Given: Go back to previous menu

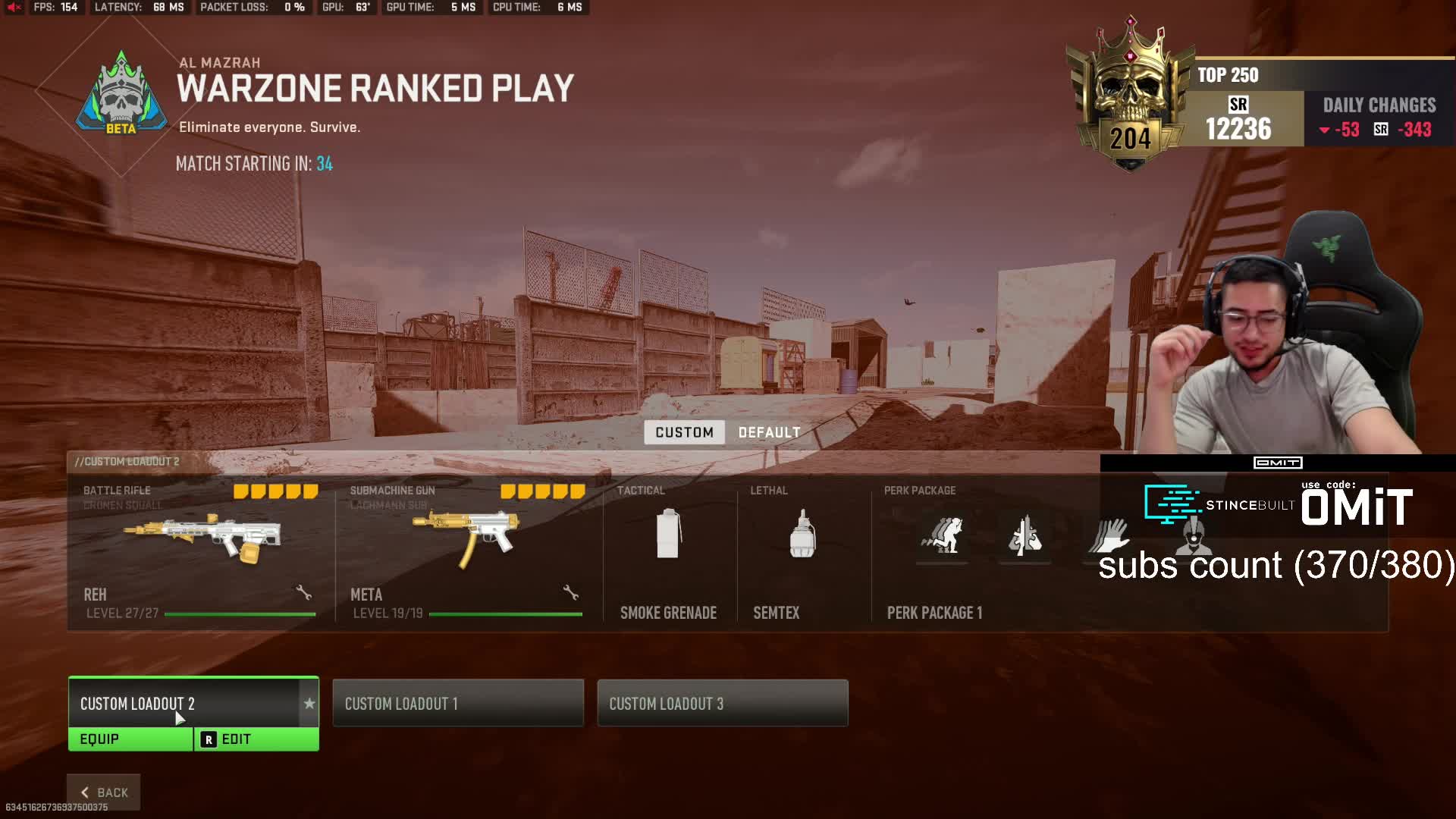Looking at the screenshot, I should click(x=104, y=792).
